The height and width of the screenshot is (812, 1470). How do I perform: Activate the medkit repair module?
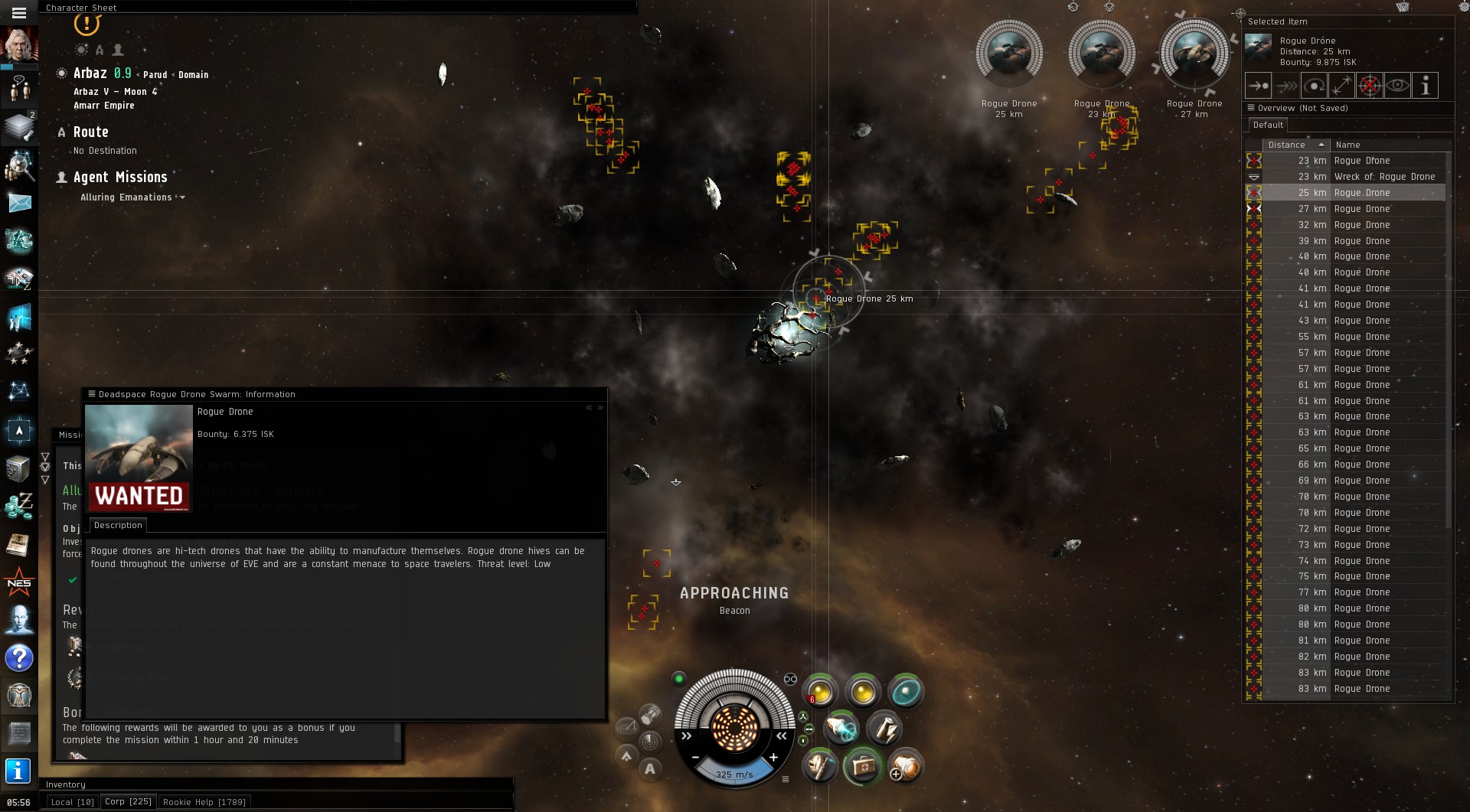pyautogui.click(x=863, y=766)
